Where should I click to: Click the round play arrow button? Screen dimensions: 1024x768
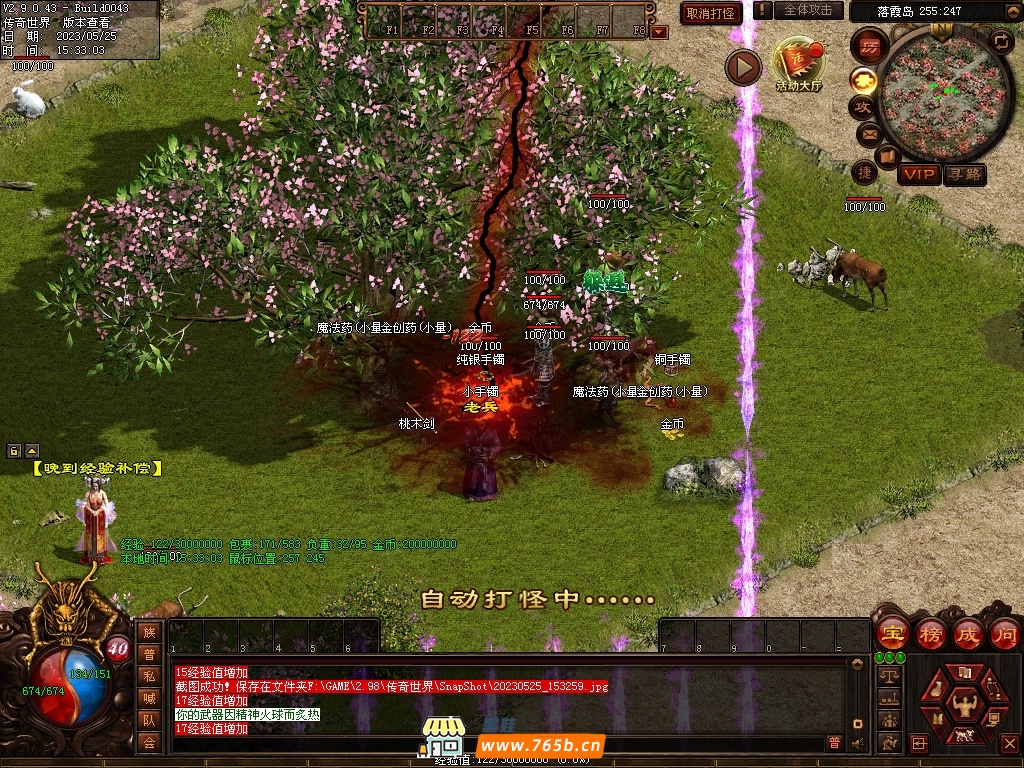[743, 67]
